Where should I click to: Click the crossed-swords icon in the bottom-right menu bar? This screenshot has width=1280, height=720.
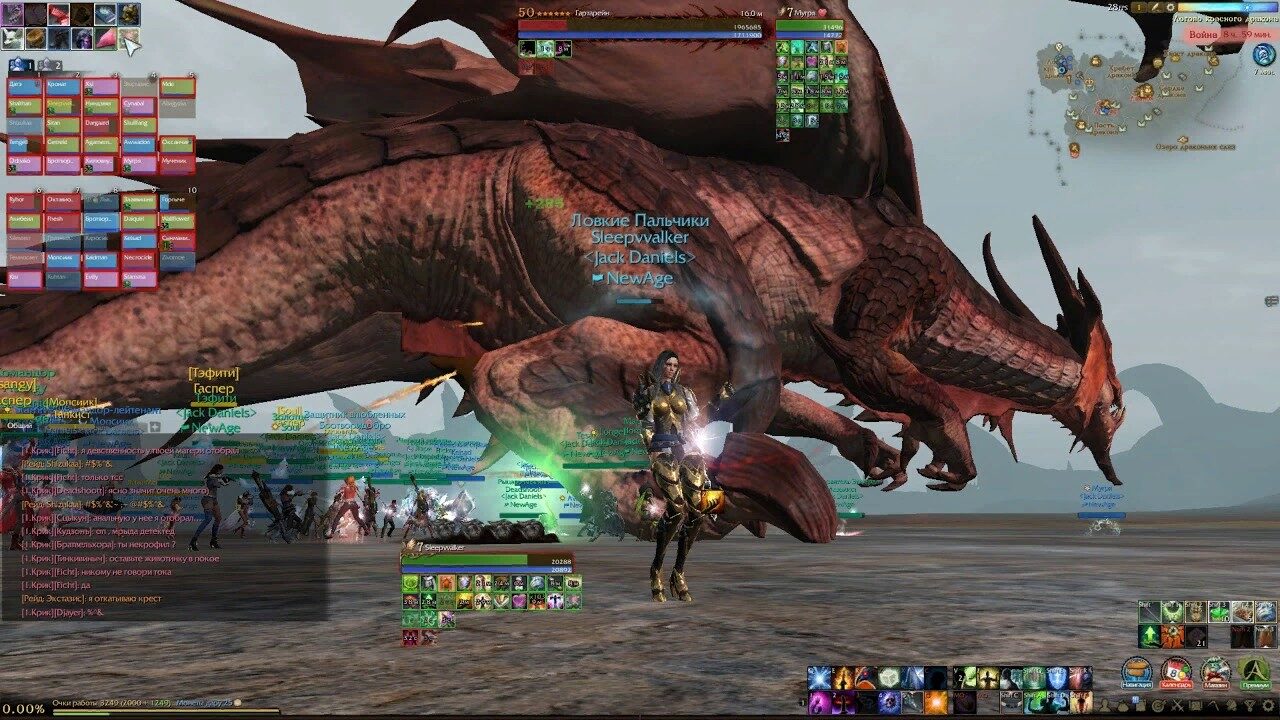coord(1177,705)
